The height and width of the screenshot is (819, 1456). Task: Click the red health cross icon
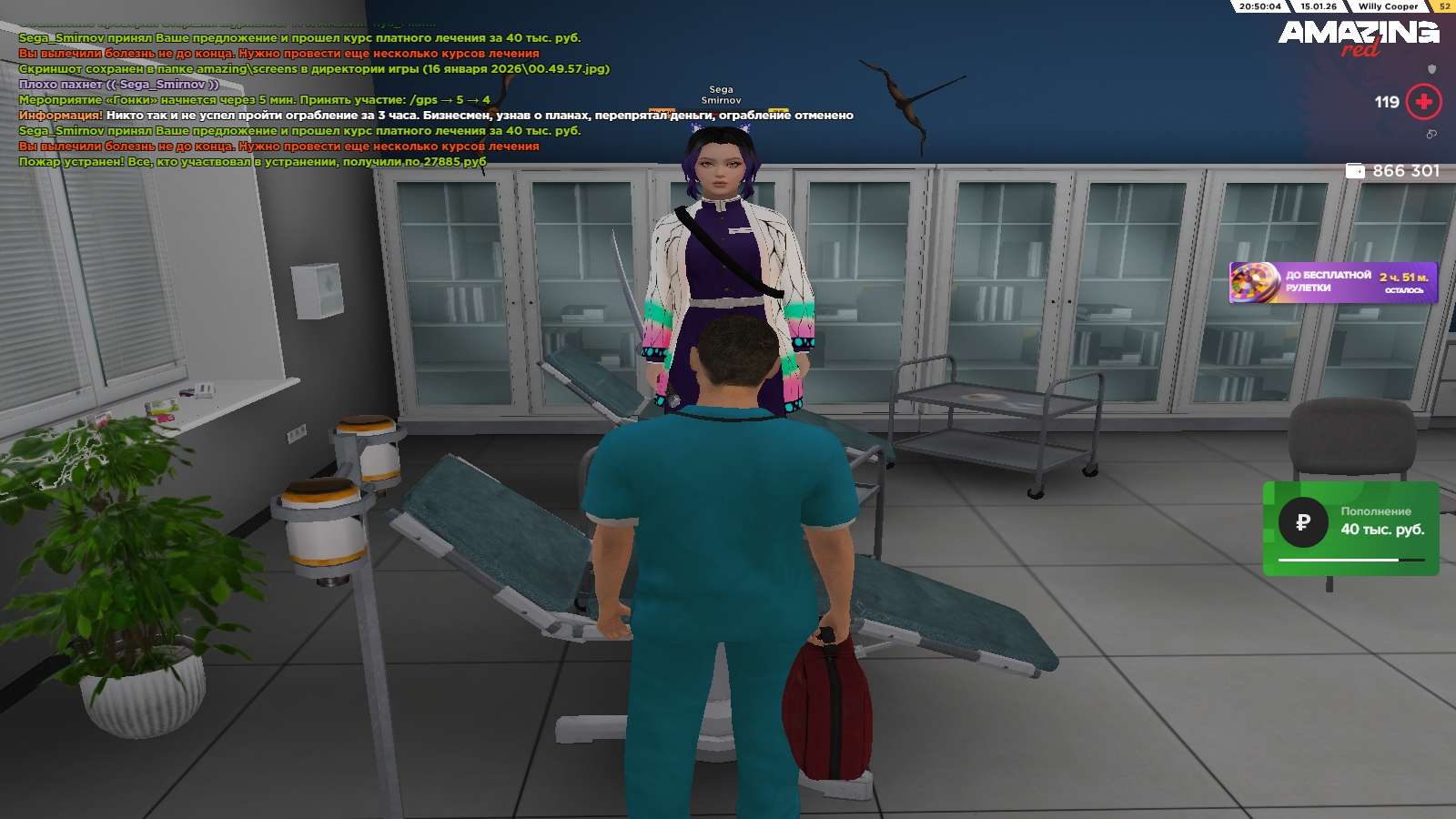pyautogui.click(x=1424, y=102)
